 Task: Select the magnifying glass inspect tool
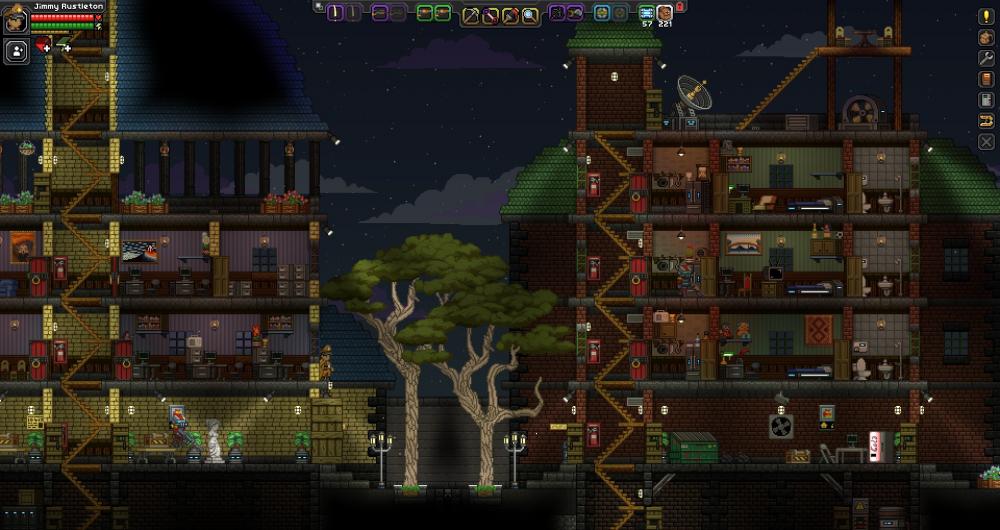(x=529, y=14)
